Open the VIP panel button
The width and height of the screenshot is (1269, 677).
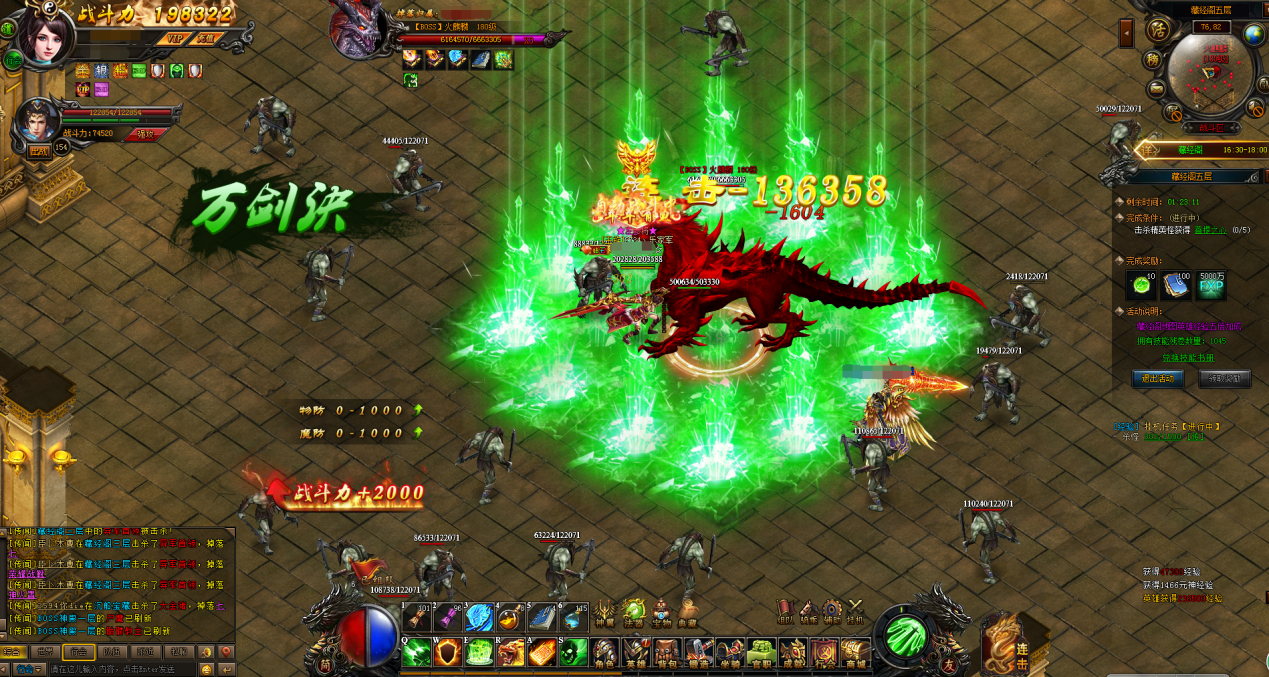174,38
